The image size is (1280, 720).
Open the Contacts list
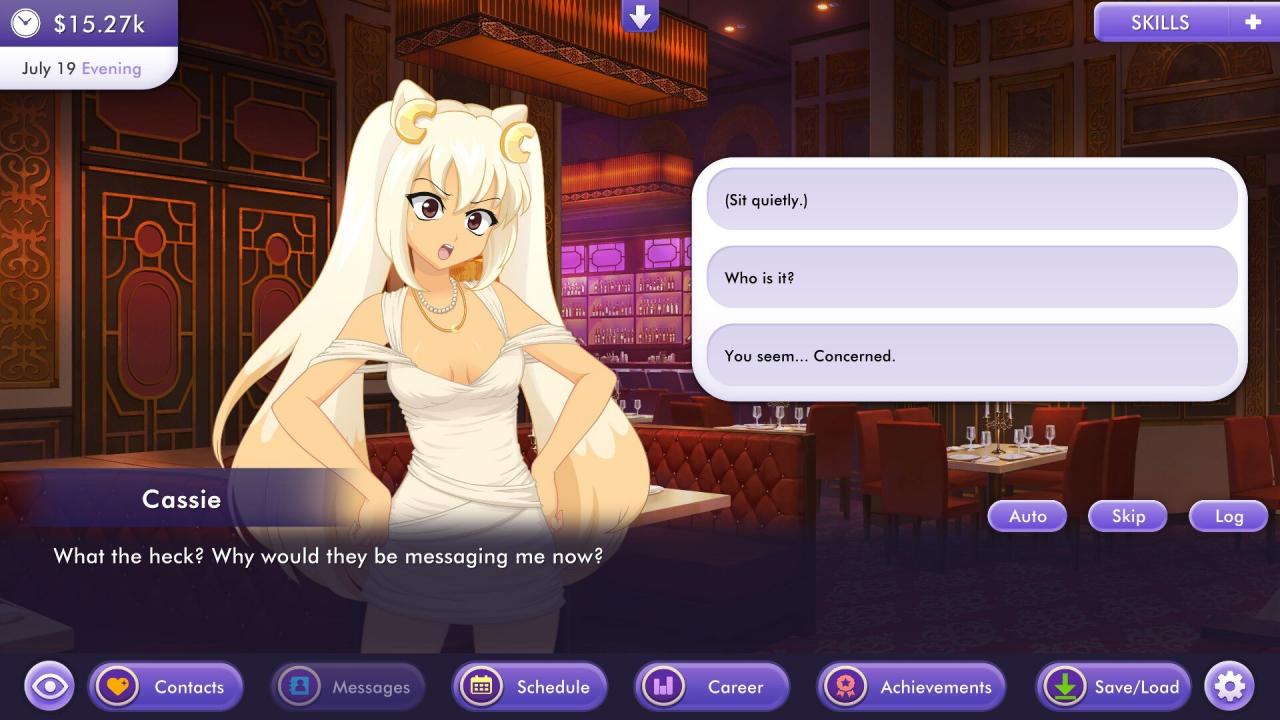[166, 687]
